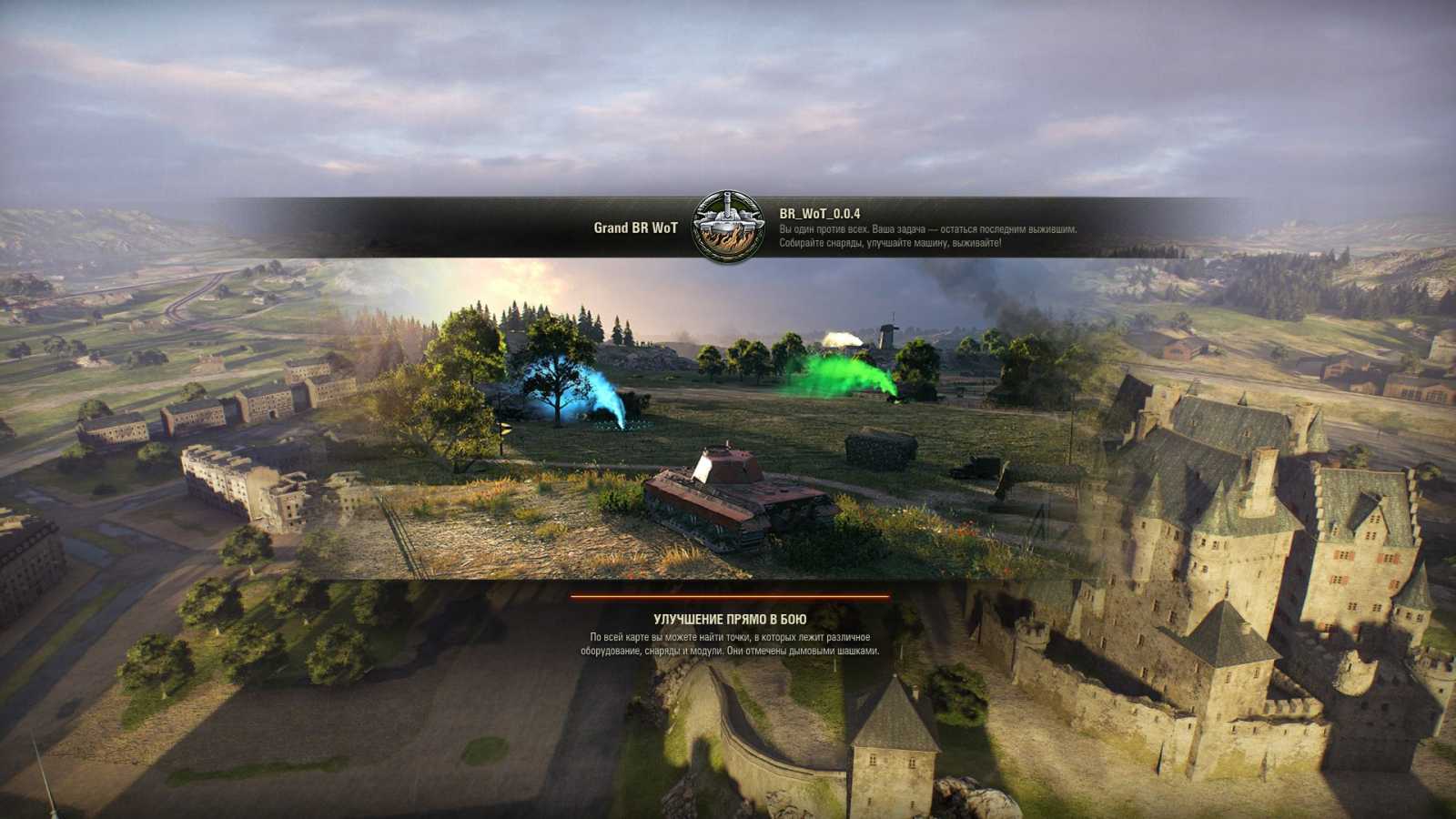Click the firing tank's muzzle flash

(x=842, y=337)
